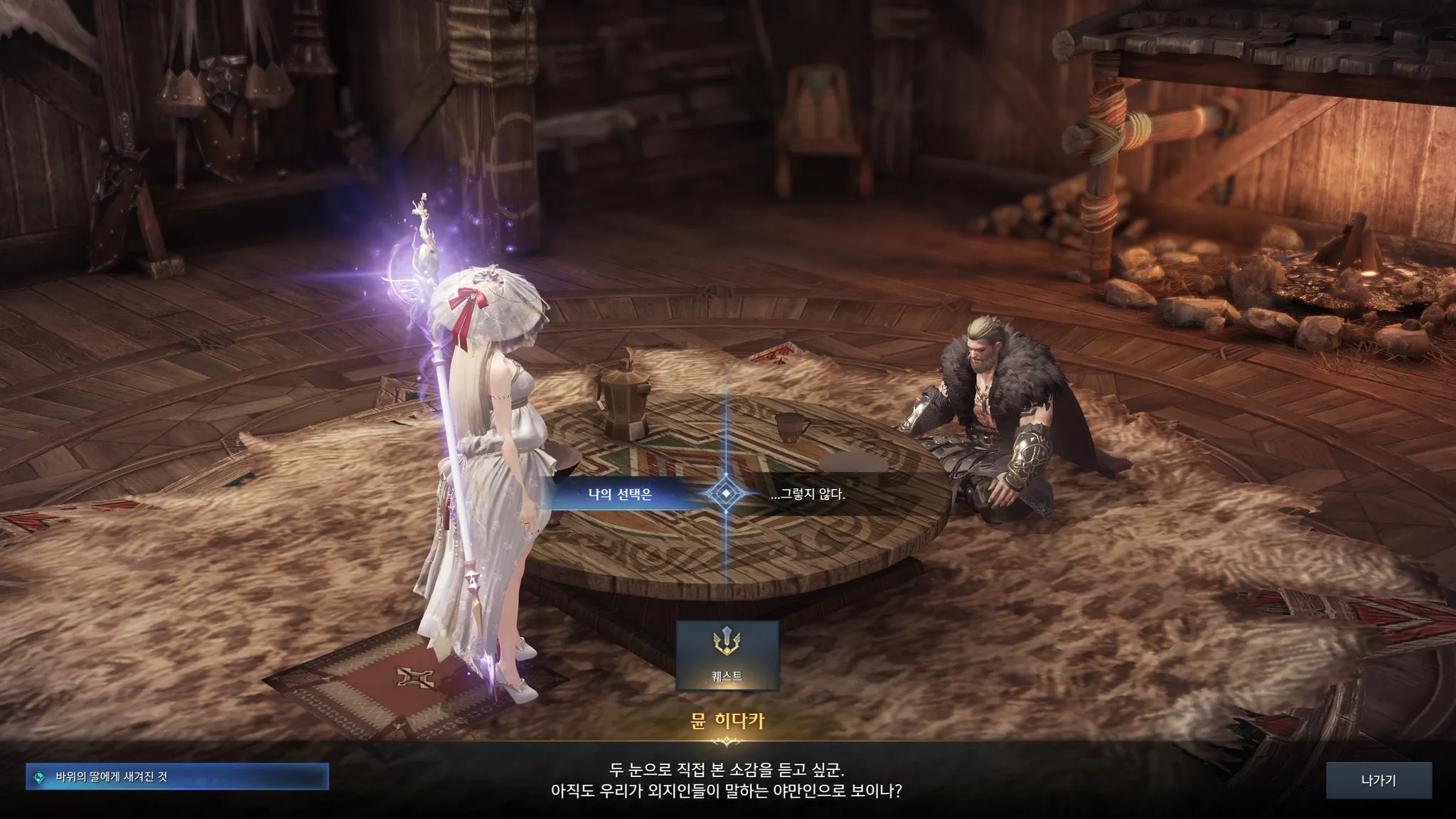Open the 퀘스트 quest button
1456x819 pixels.
pos(727,655)
